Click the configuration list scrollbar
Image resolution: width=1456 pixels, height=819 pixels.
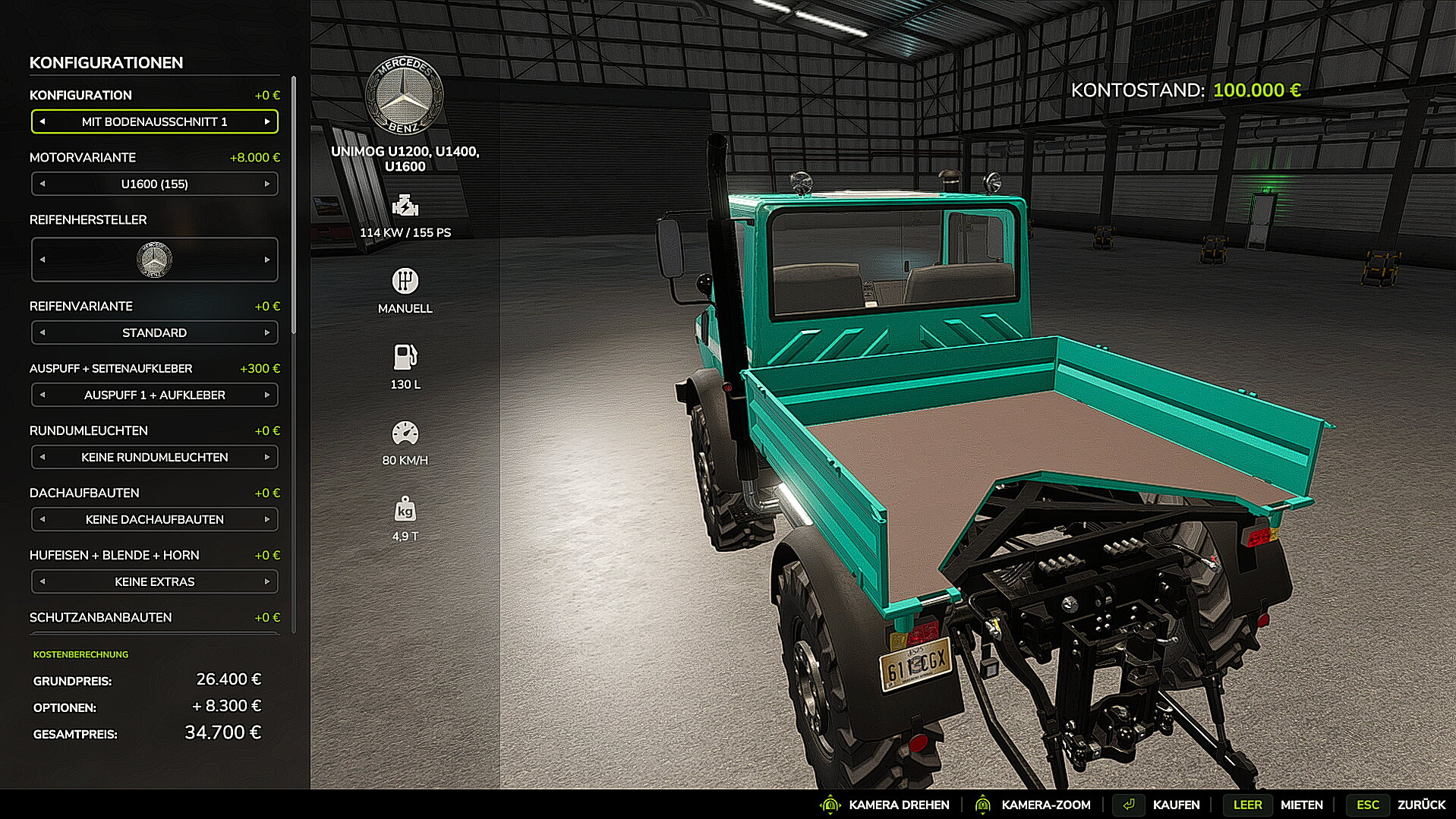[x=294, y=205]
